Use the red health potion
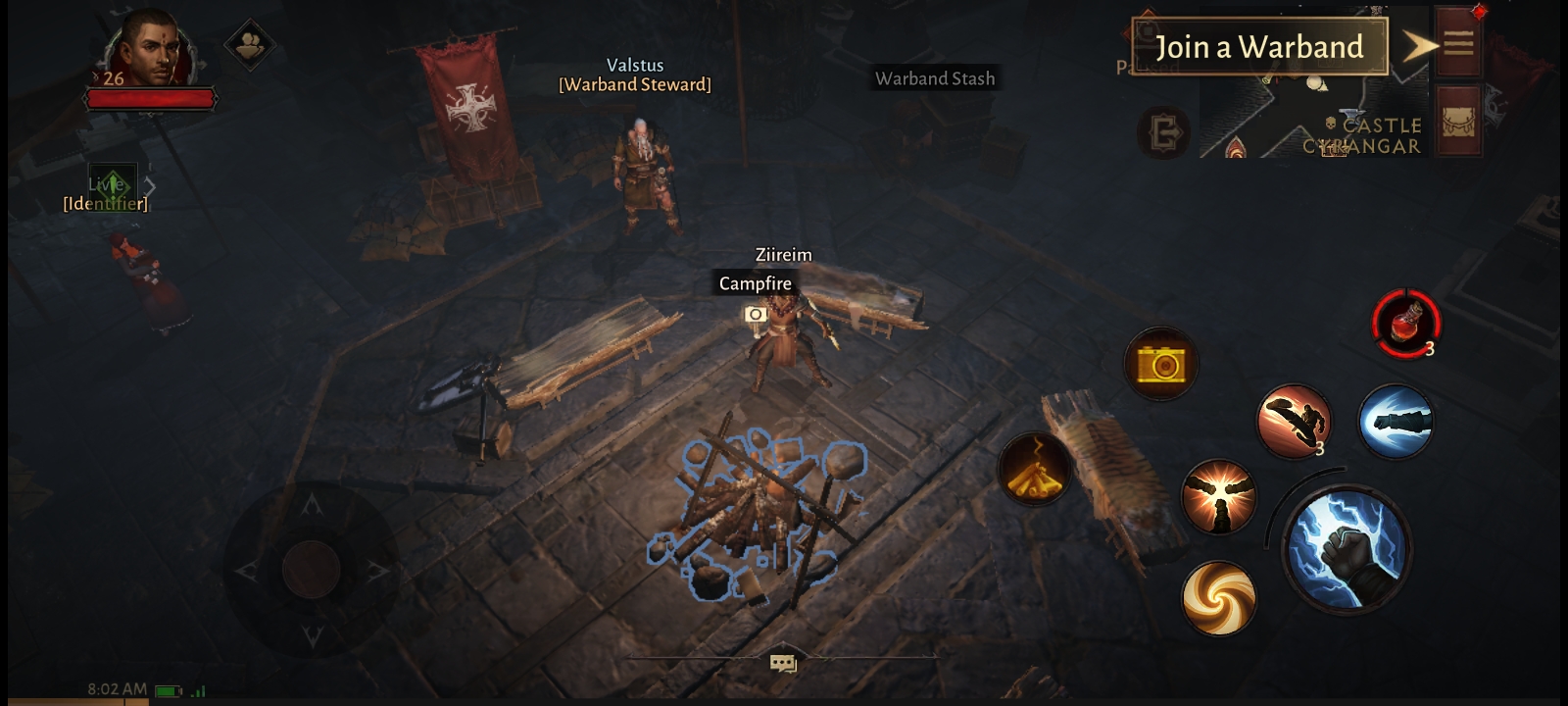Screen dimensions: 1568x706 tap(1406, 323)
